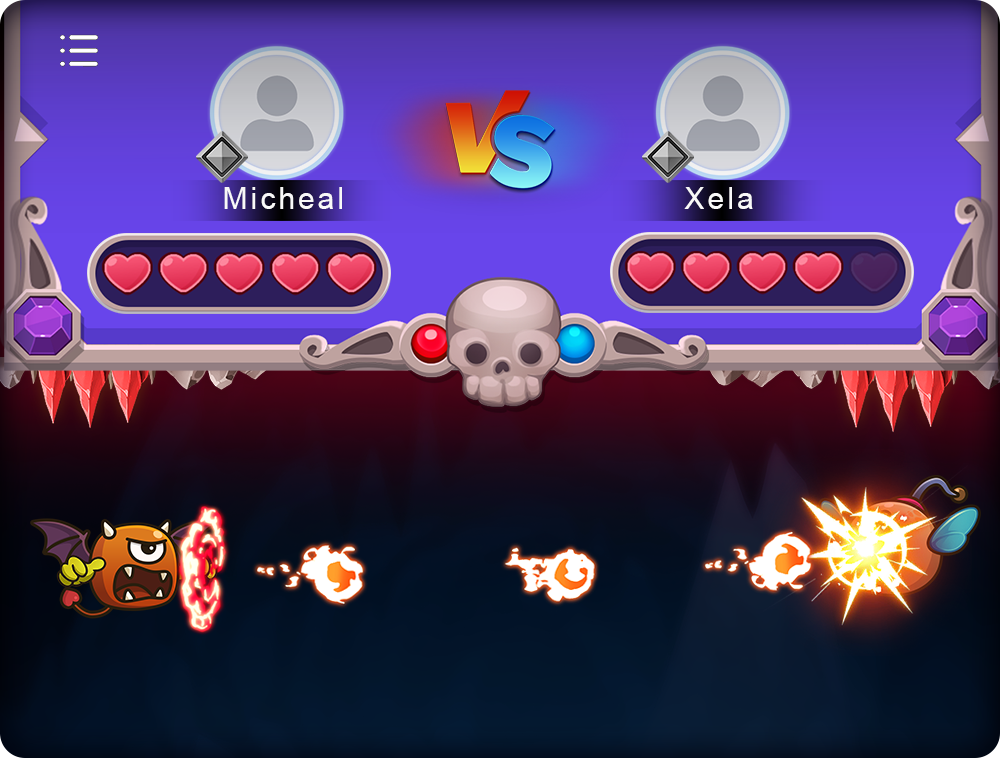View Micheal's player avatar

point(277,110)
